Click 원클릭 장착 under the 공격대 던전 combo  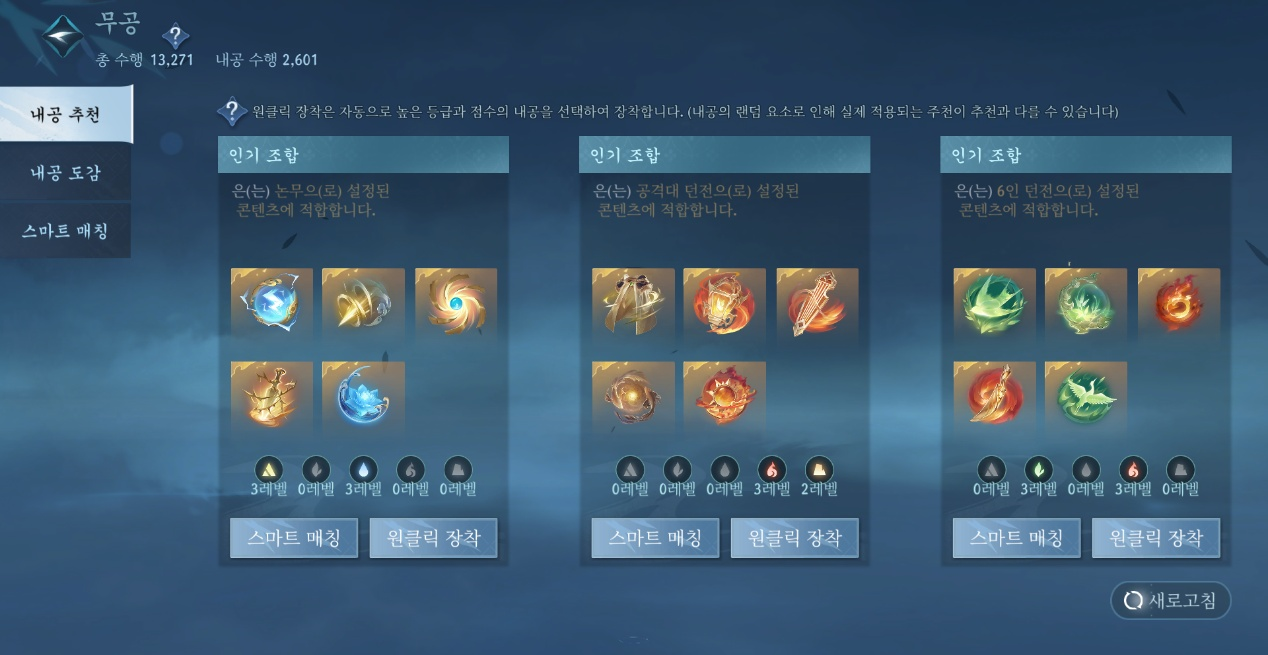click(x=794, y=538)
